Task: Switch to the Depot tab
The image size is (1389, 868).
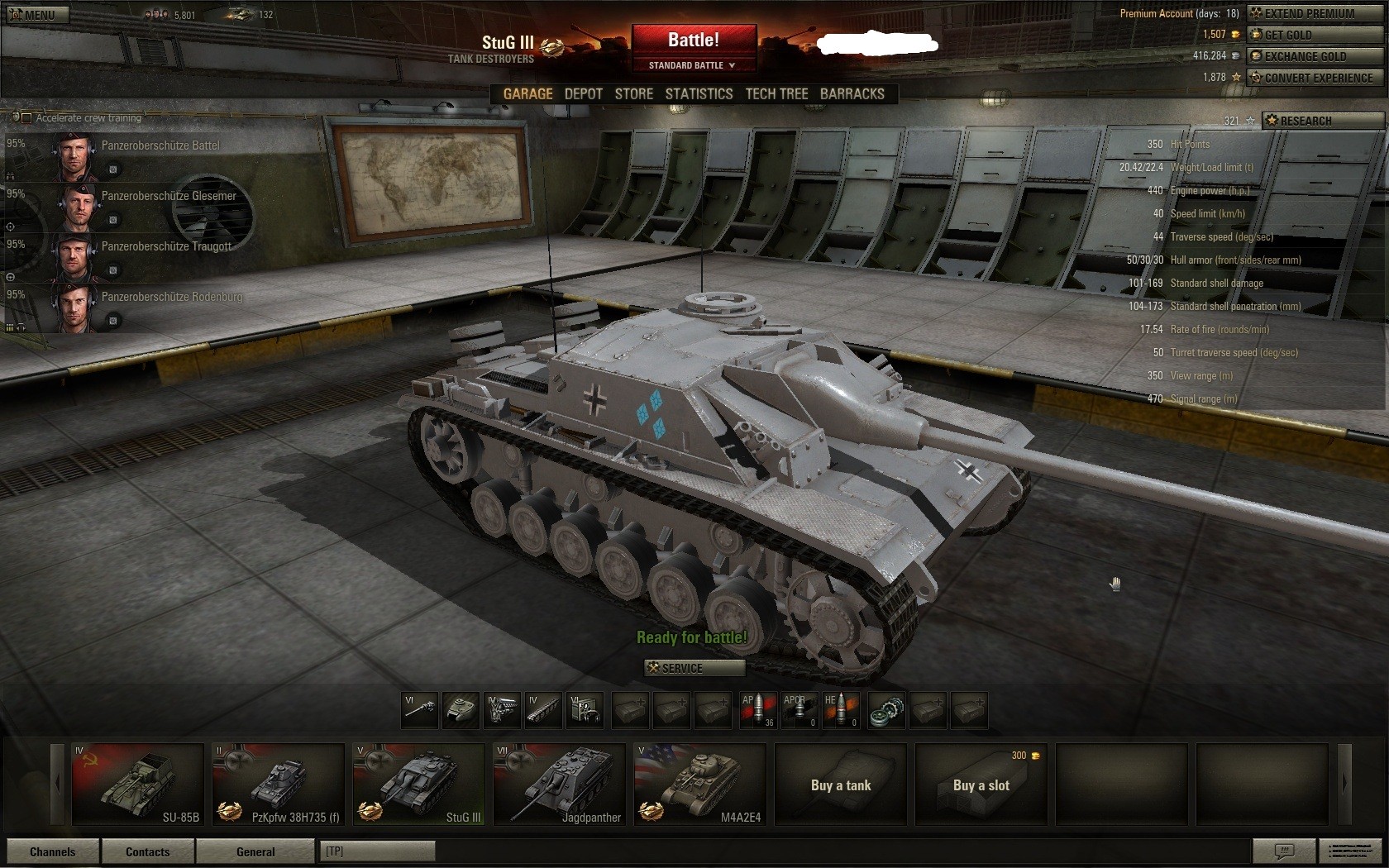Action: point(583,94)
